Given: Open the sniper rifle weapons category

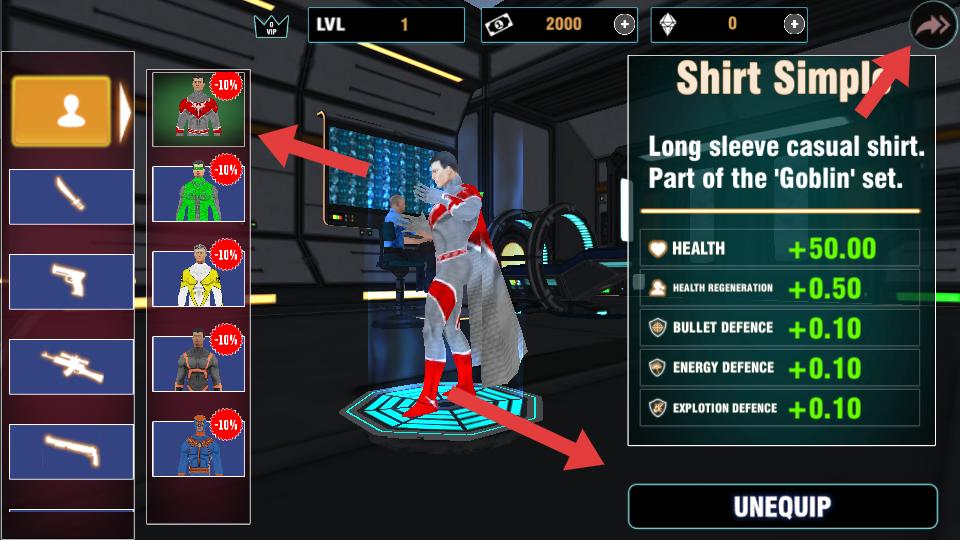Looking at the screenshot, I should tap(71, 367).
